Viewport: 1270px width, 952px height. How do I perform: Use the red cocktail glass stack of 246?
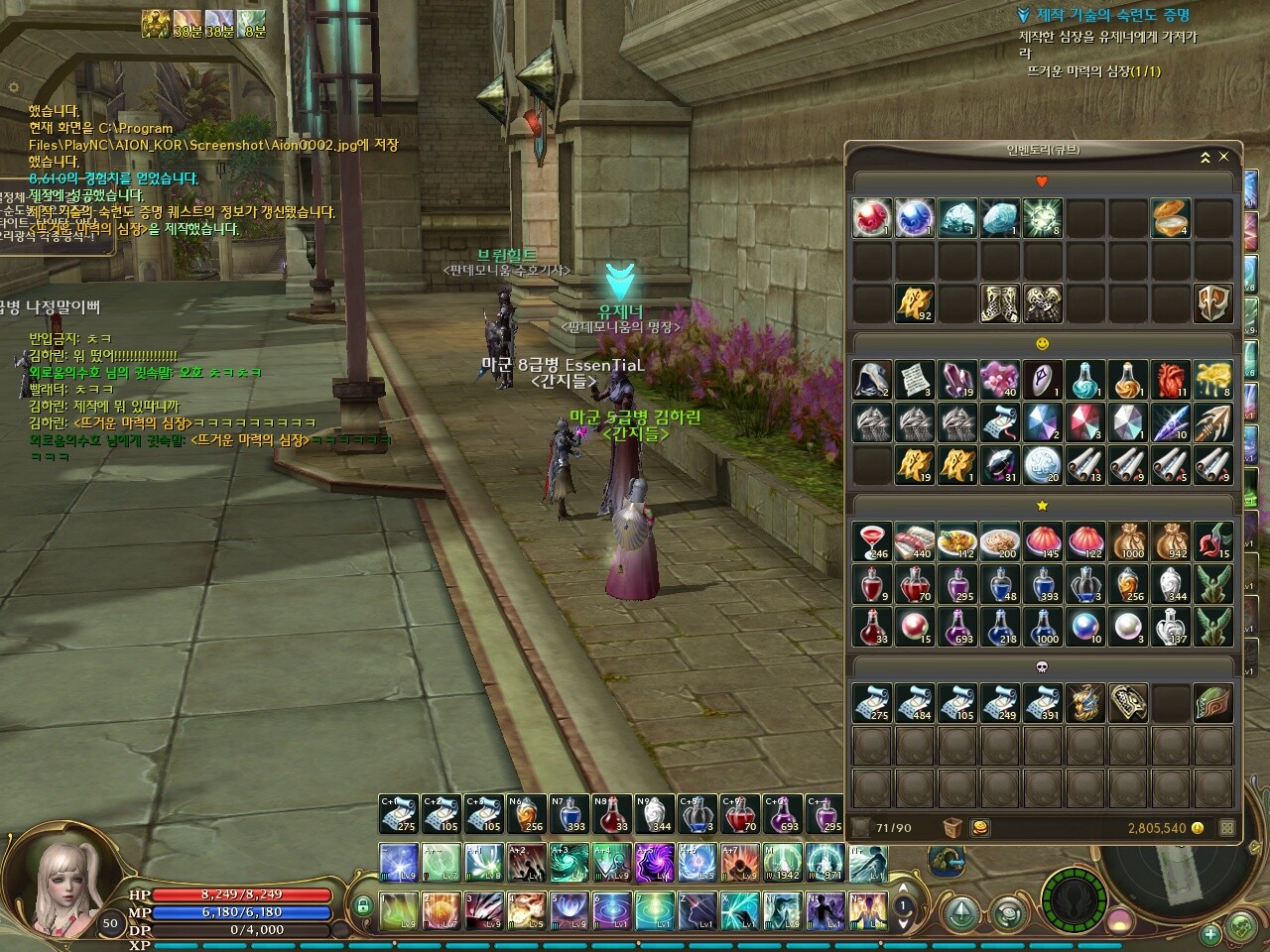872,541
